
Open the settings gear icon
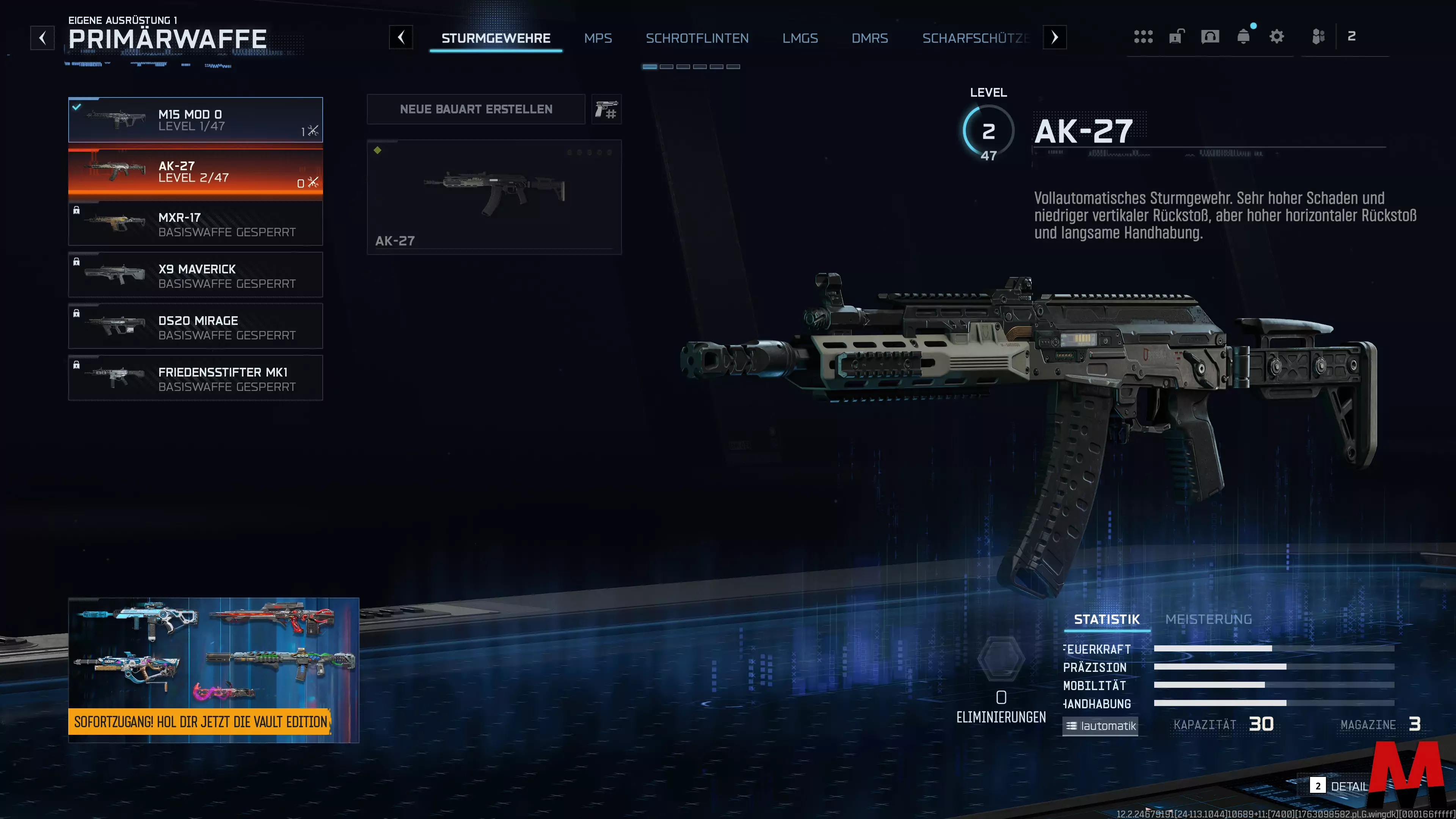pyautogui.click(x=1276, y=37)
